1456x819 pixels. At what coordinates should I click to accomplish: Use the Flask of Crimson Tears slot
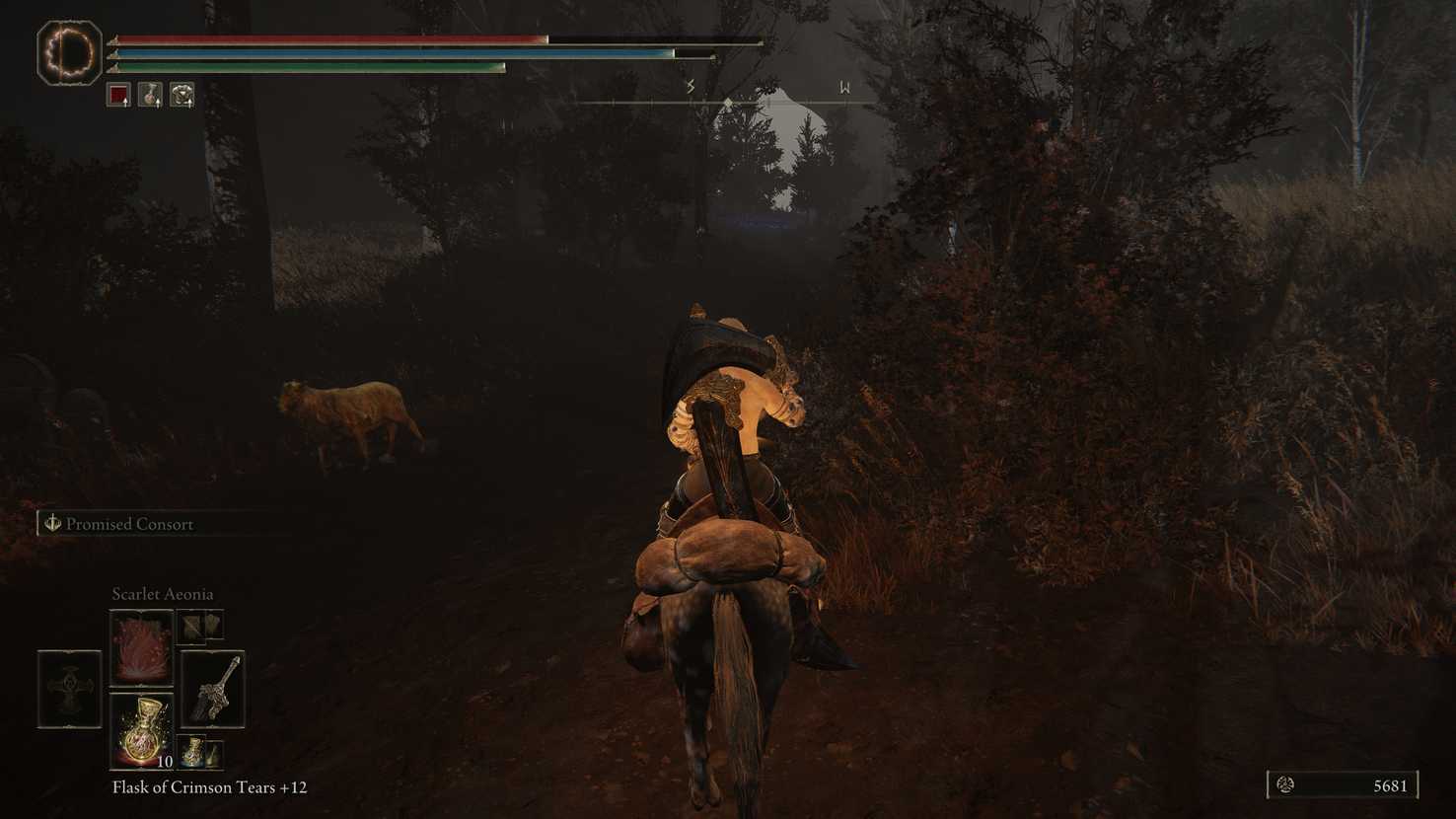click(x=141, y=731)
